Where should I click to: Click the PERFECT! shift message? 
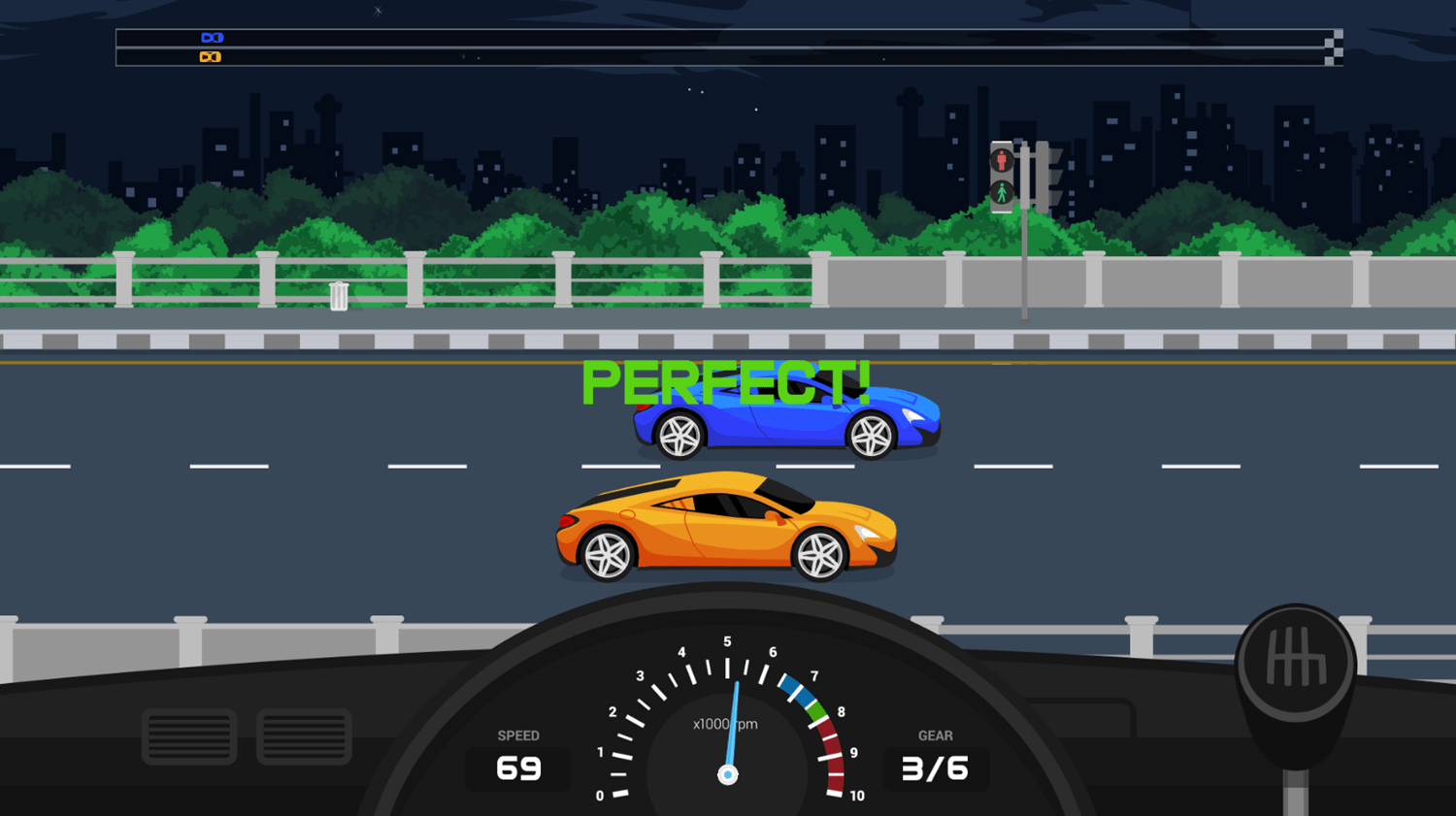(x=726, y=382)
